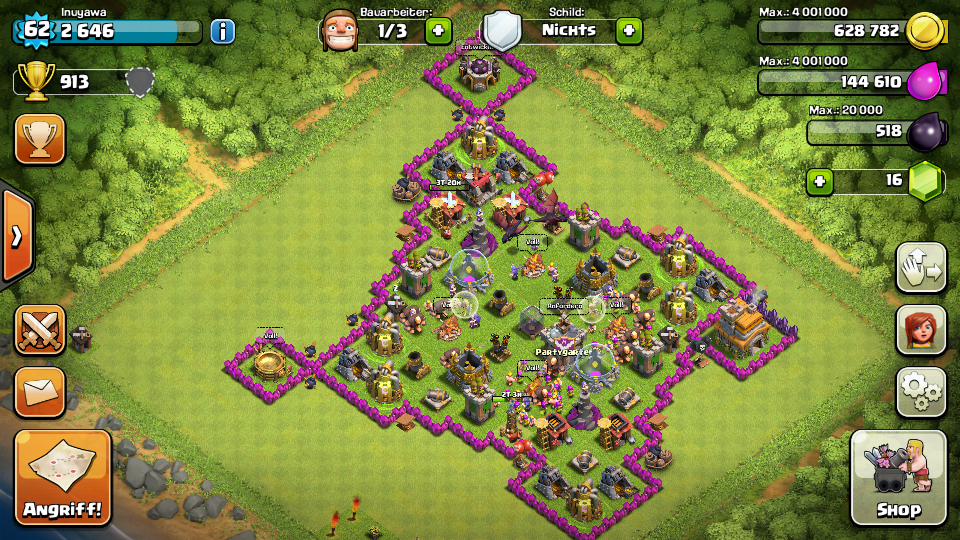This screenshot has width=960, height=540.
Task: Tap the blue info button beside player name
Action: click(x=222, y=31)
